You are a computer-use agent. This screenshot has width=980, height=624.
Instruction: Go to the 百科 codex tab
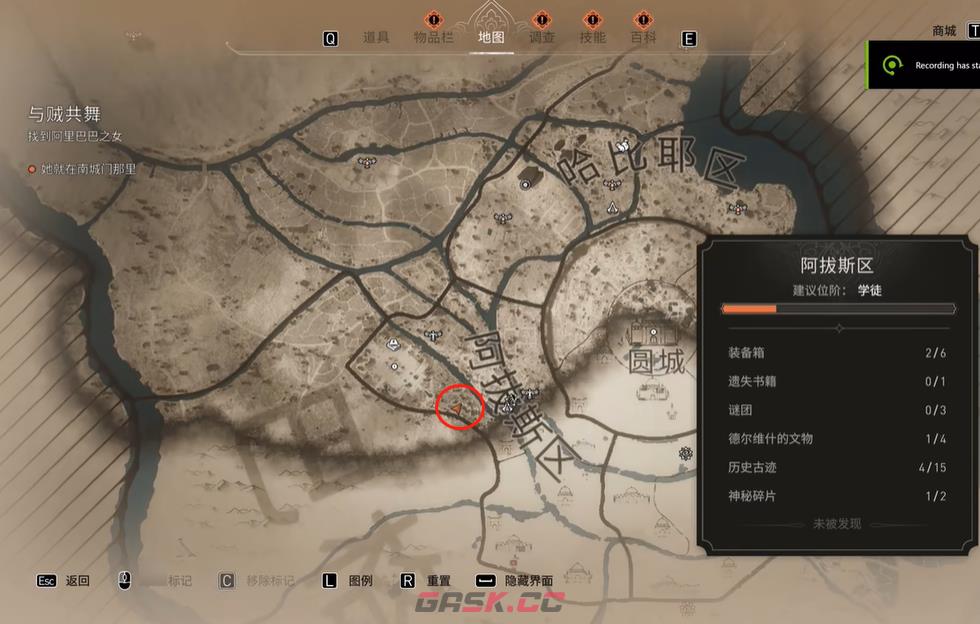[x=644, y=38]
